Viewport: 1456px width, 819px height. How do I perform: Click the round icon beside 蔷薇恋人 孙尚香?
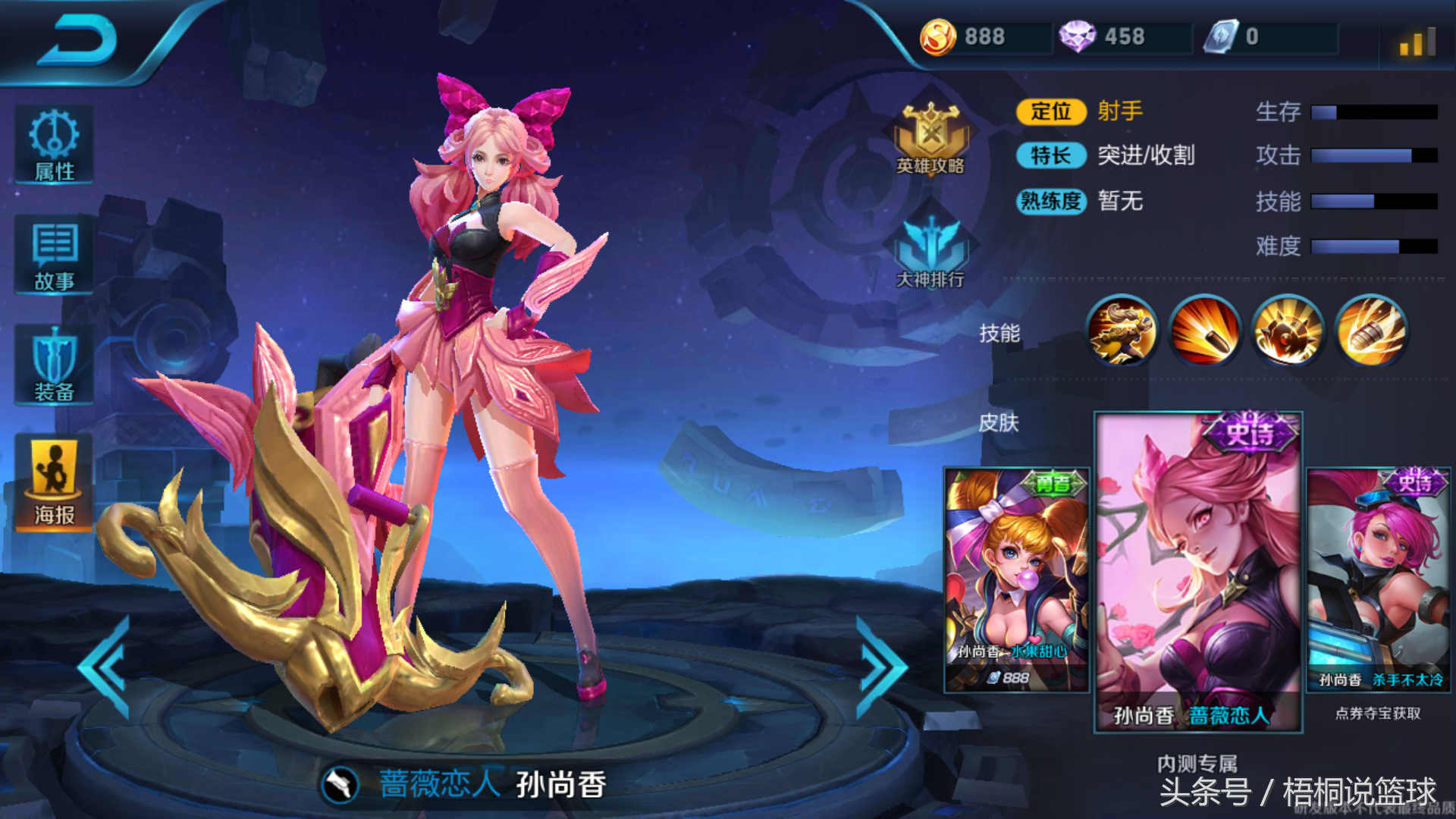tap(340, 785)
